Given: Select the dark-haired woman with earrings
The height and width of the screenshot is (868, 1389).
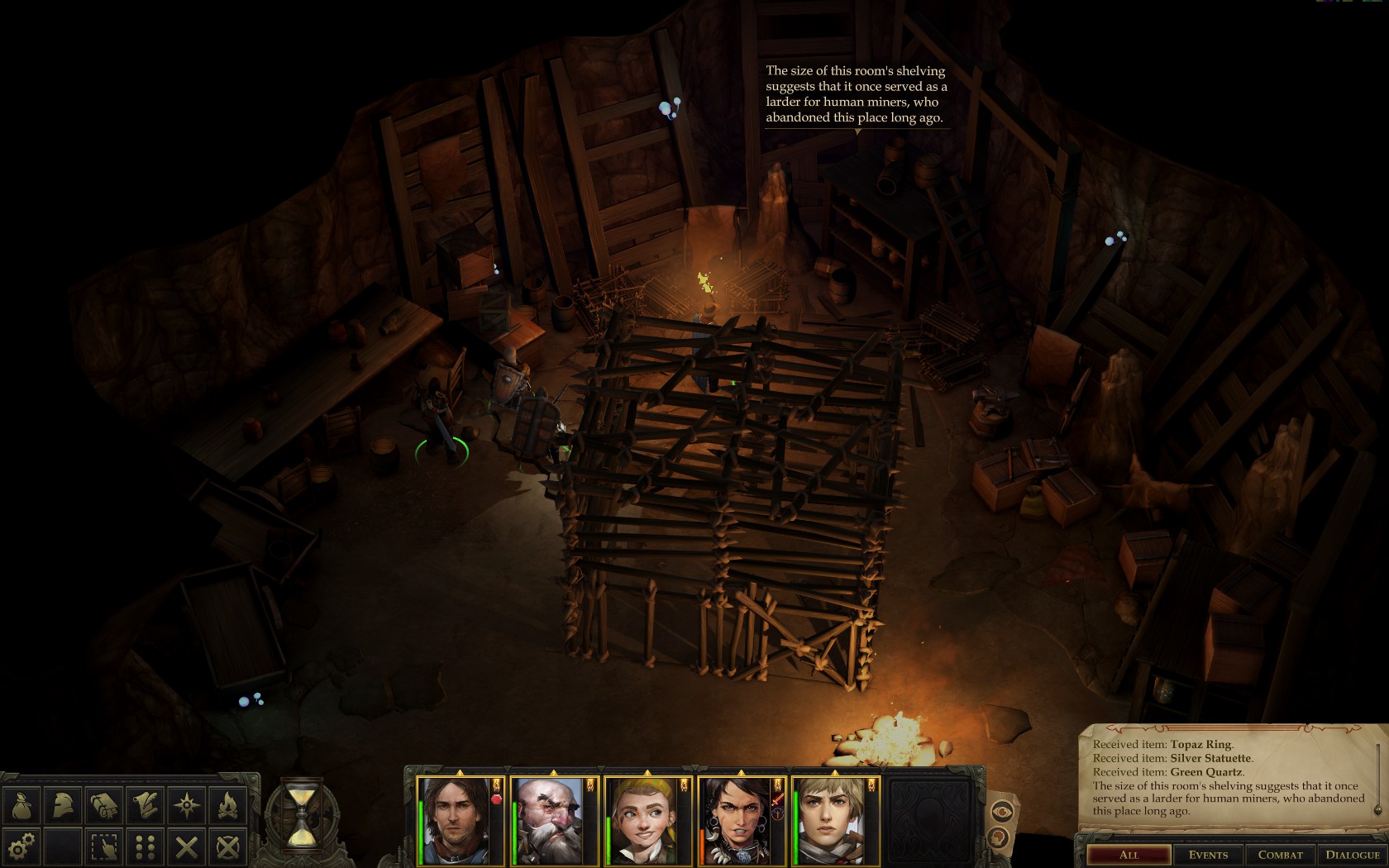Looking at the screenshot, I should click(738, 822).
